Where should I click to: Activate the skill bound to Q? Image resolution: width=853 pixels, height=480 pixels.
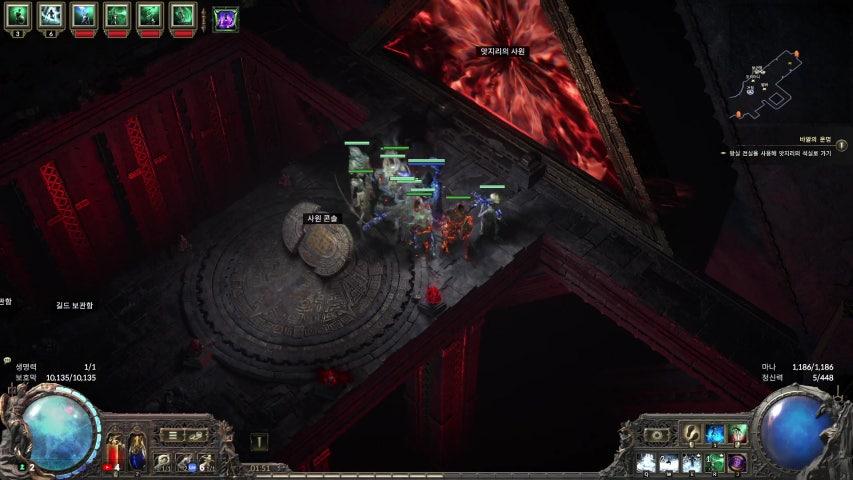[x=645, y=462]
